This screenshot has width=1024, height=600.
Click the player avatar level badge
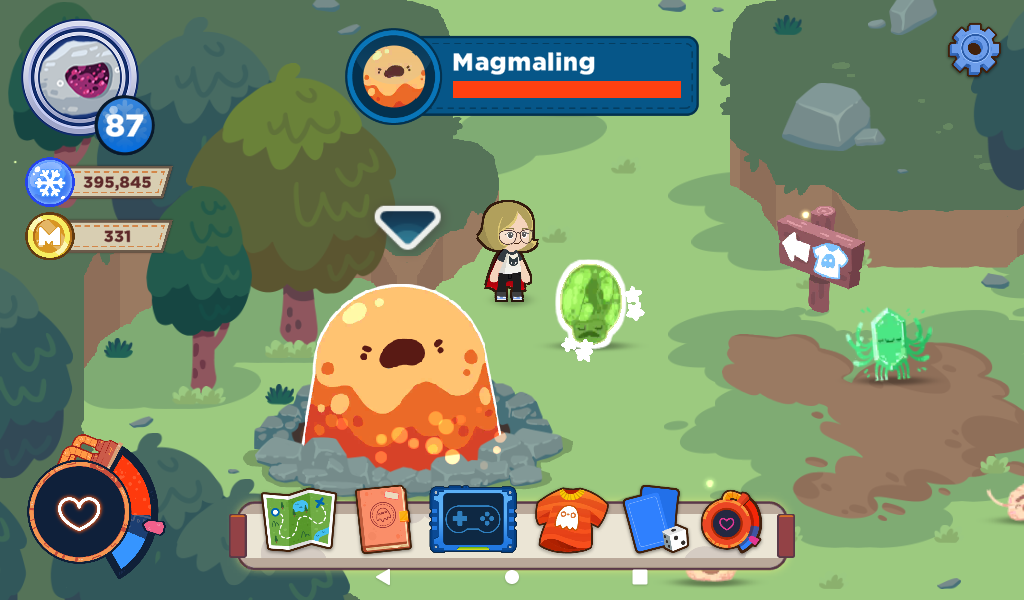coord(124,126)
